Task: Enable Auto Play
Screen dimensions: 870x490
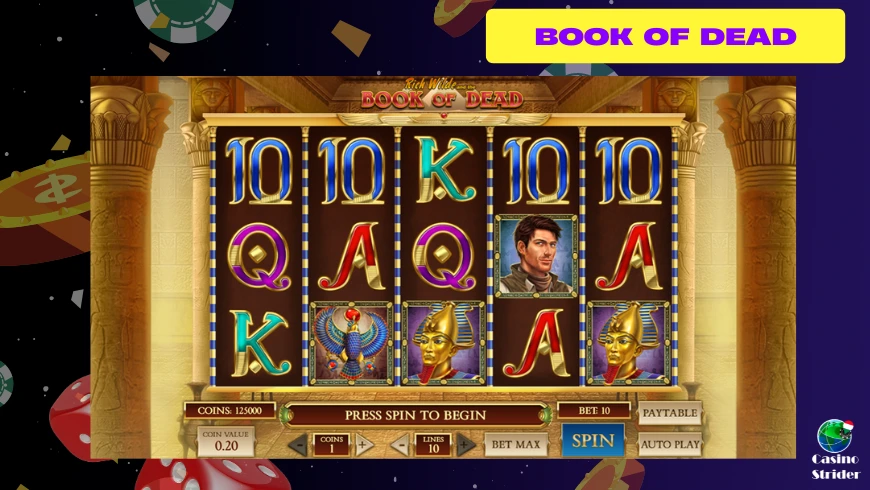Action: click(669, 442)
